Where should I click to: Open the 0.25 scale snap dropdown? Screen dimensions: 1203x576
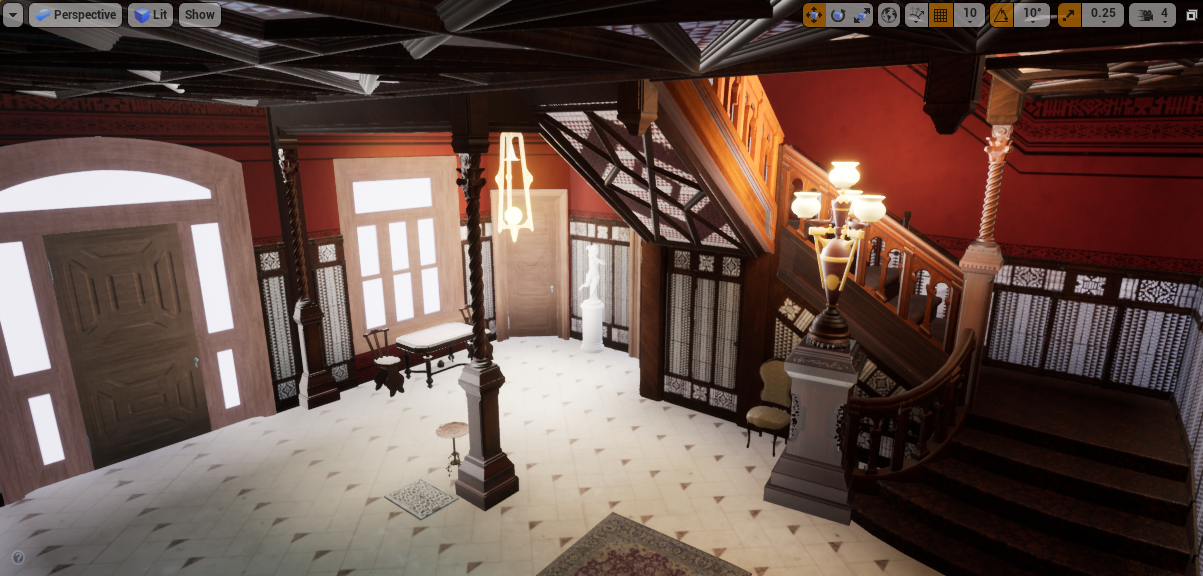tap(1103, 15)
